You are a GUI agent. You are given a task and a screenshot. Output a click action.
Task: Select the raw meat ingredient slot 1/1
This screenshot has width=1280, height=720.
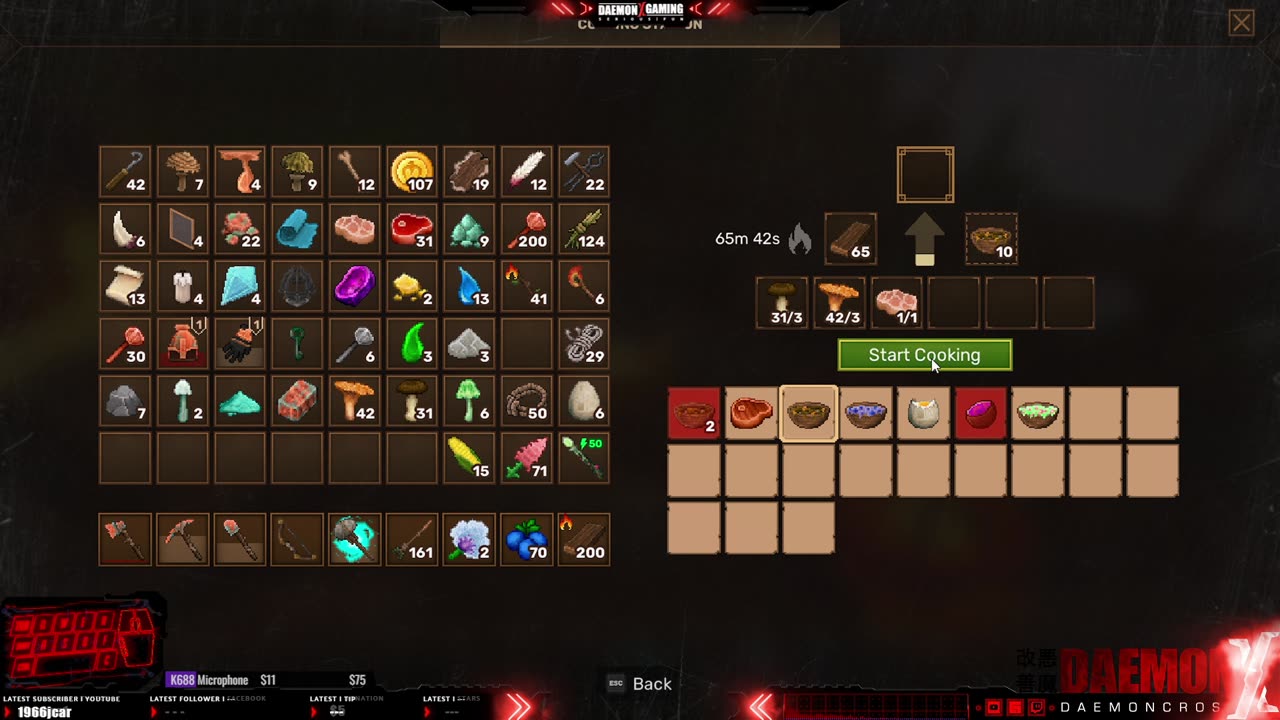click(x=896, y=303)
